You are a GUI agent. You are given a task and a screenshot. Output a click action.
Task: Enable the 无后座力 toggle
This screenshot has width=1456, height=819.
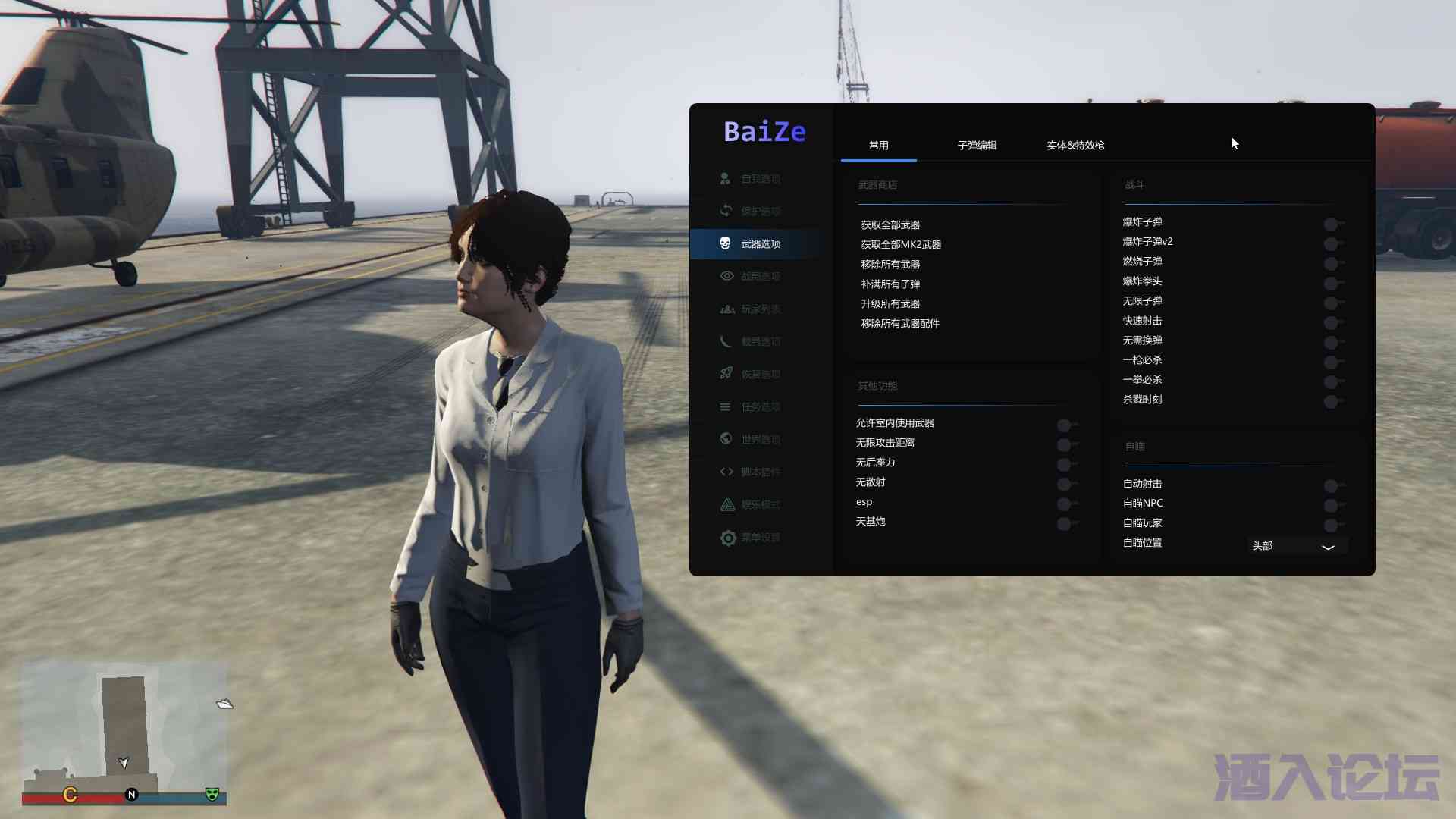(x=1066, y=464)
